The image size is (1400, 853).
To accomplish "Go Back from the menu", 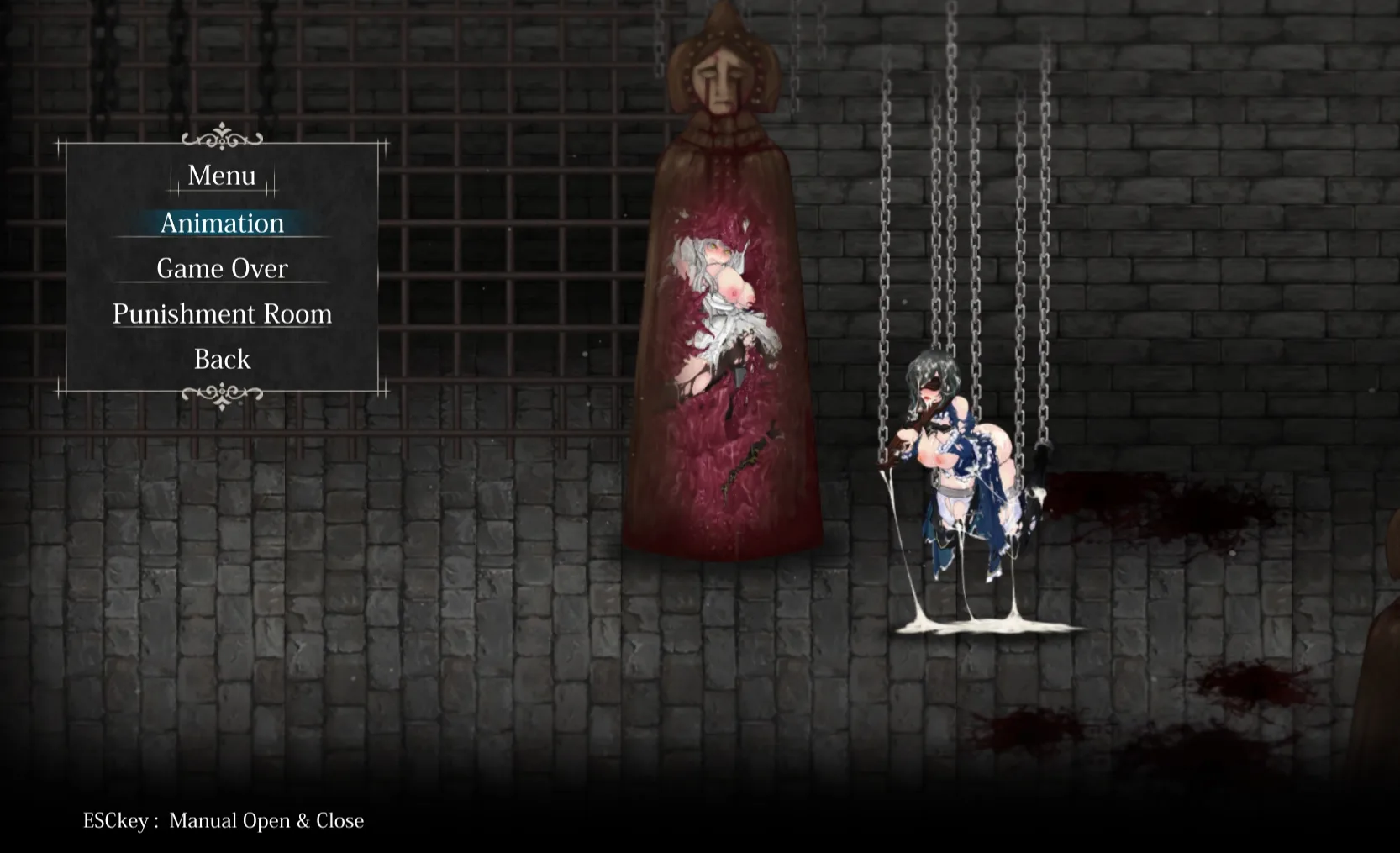I will pyautogui.click(x=222, y=359).
